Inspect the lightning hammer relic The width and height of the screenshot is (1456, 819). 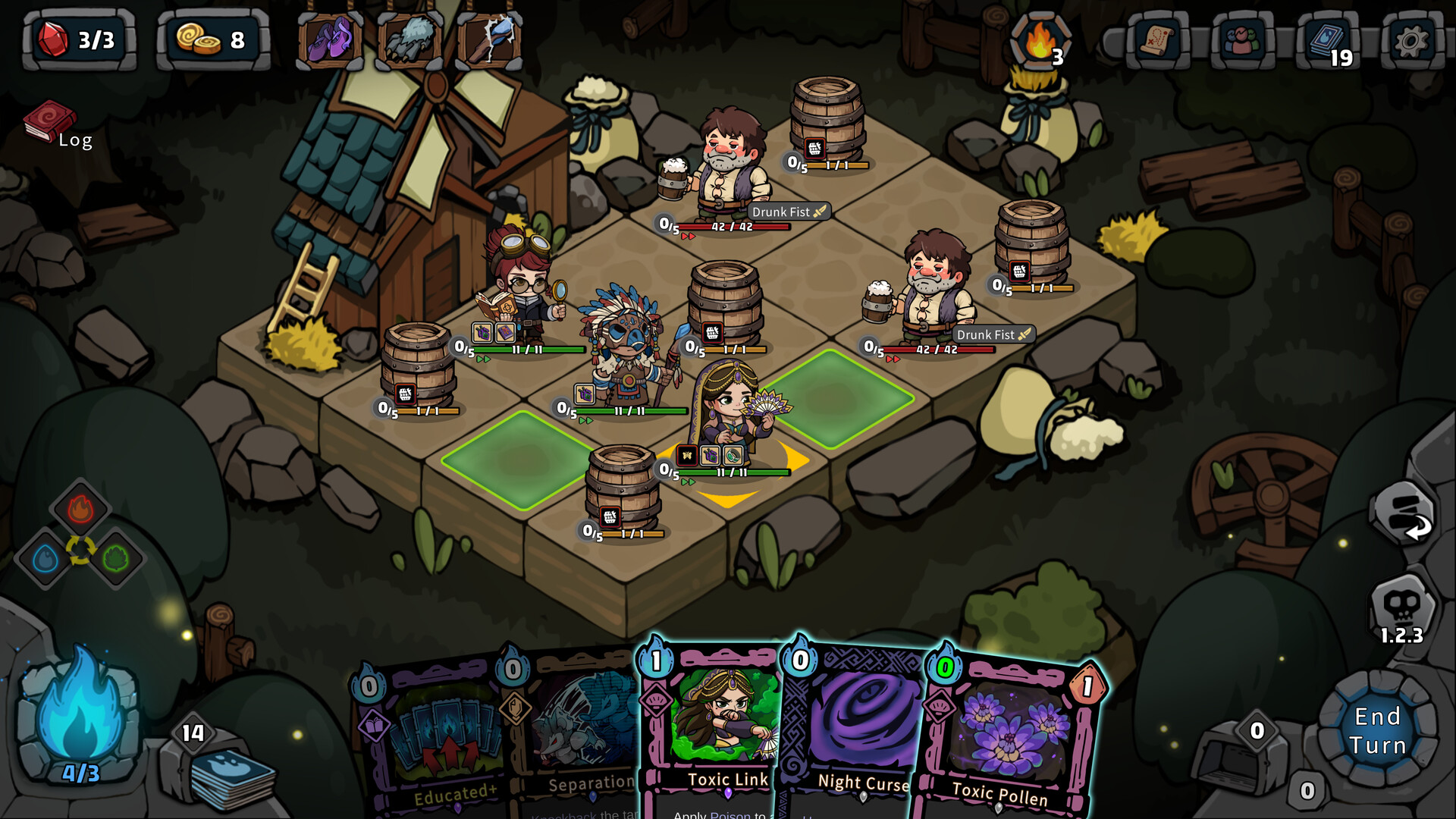tap(489, 39)
